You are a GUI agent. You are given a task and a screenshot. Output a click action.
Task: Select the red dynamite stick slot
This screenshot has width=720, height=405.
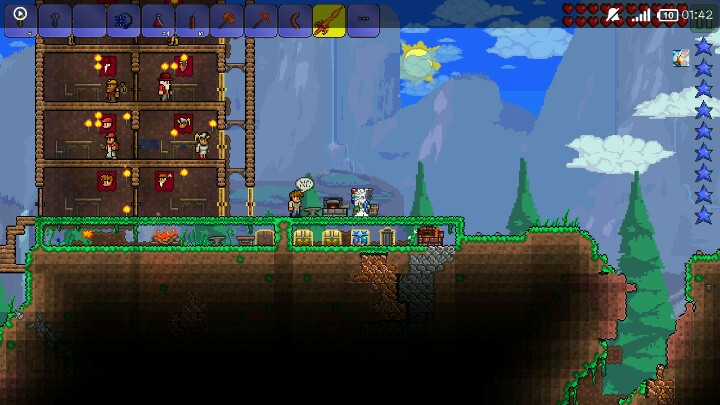[192, 19]
